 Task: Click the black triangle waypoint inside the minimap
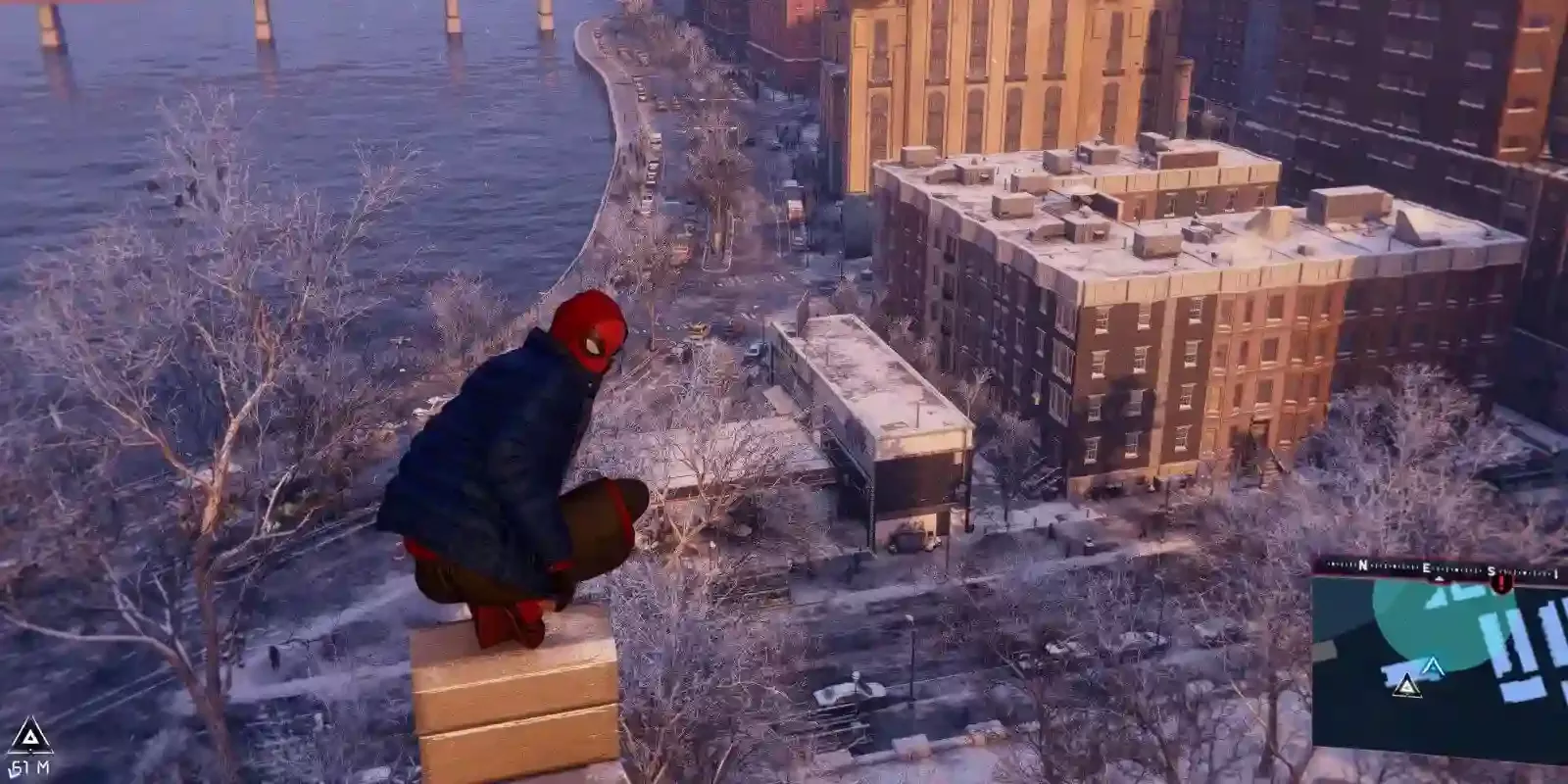point(1407,686)
